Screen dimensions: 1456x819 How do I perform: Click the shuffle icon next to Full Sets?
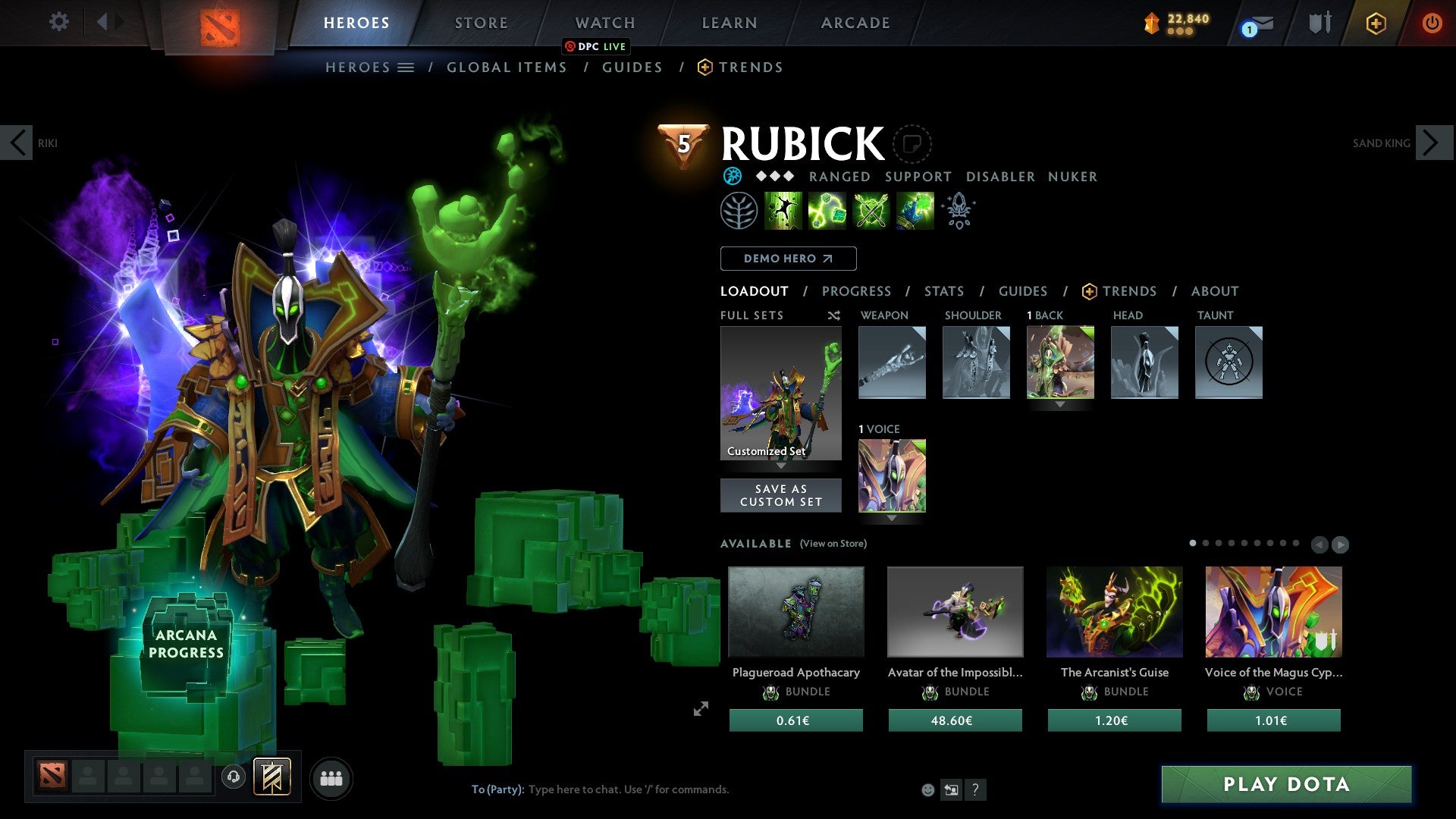[833, 315]
